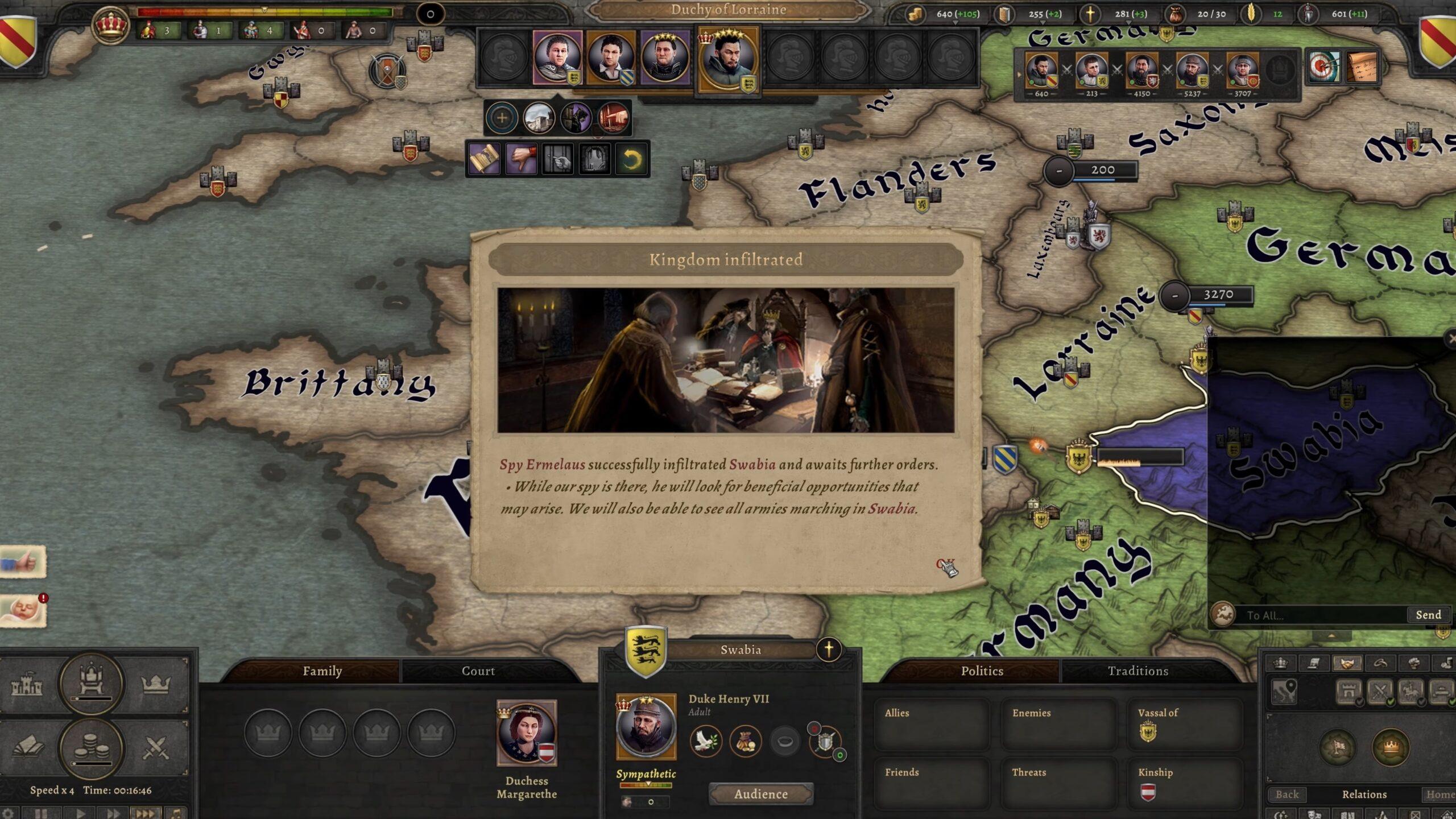Click the yellow return arrow spy action
This screenshot has height=819, width=1456.
tap(631, 159)
